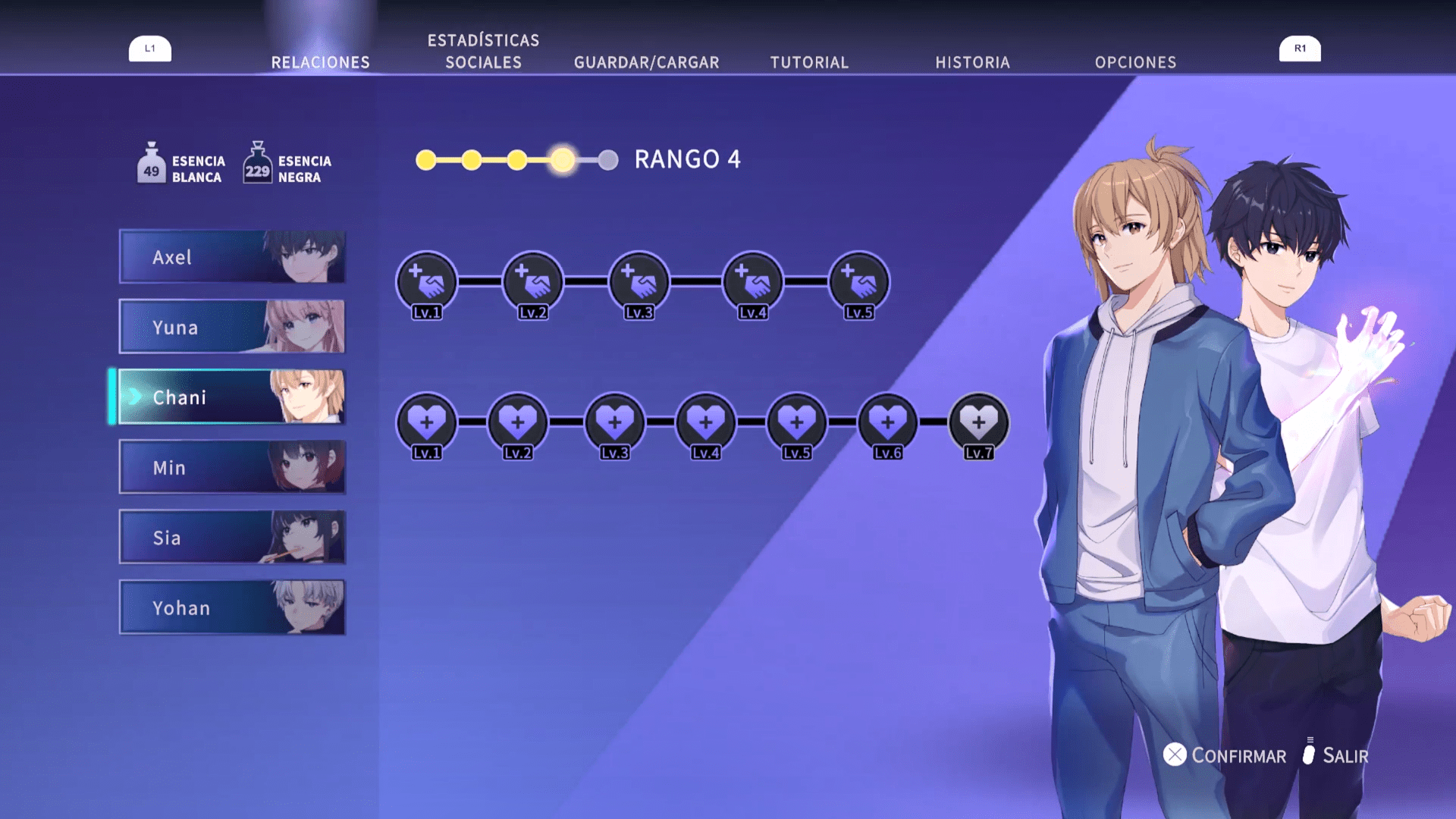1456x819 pixels.
Task: Click the handshake Lv.3 friendship node
Action: 639,282
